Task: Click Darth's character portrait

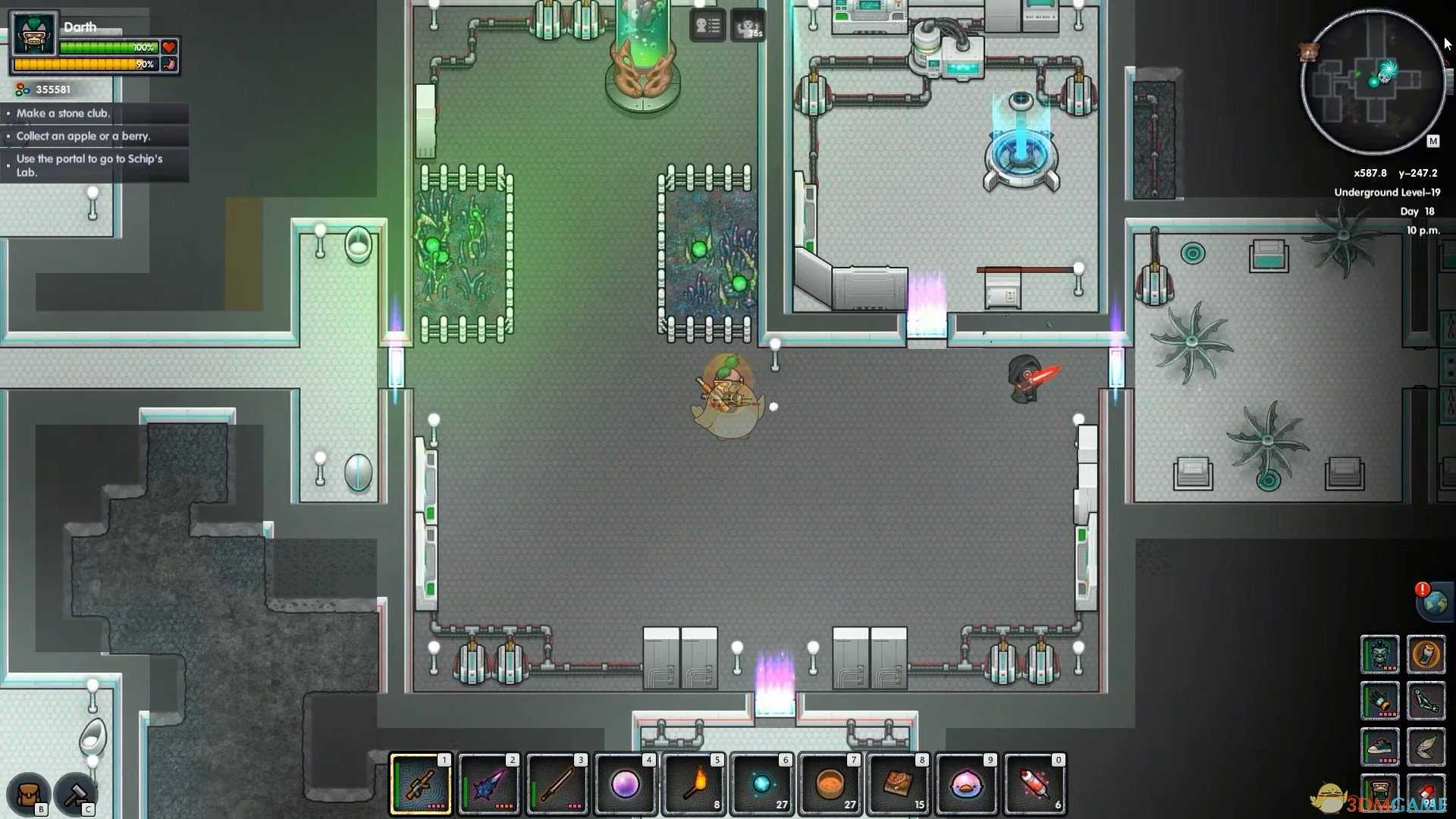Action: tap(35, 34)
